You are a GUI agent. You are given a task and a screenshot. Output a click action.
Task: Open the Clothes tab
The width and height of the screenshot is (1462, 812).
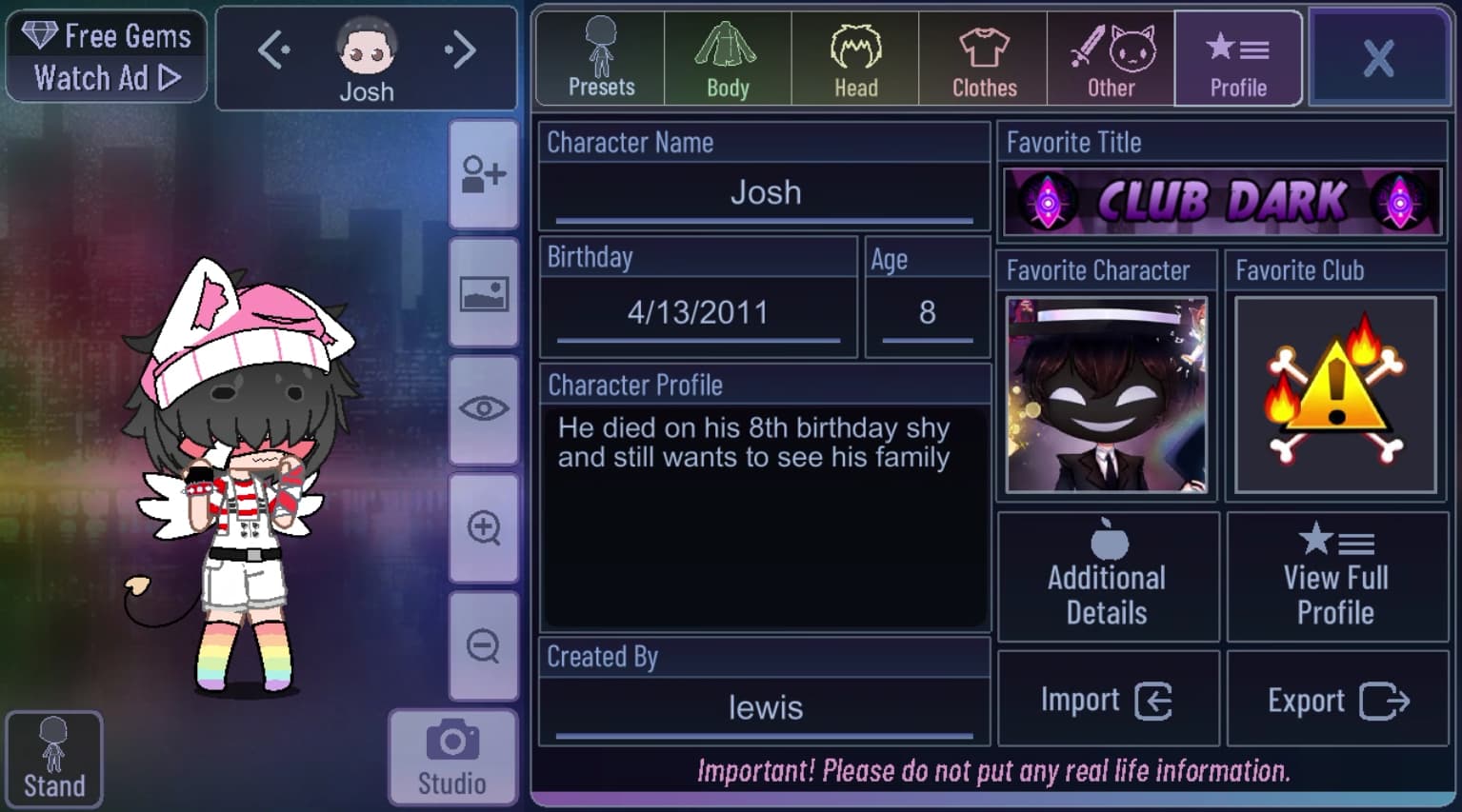pyautogui.click(x=984, y=59)
